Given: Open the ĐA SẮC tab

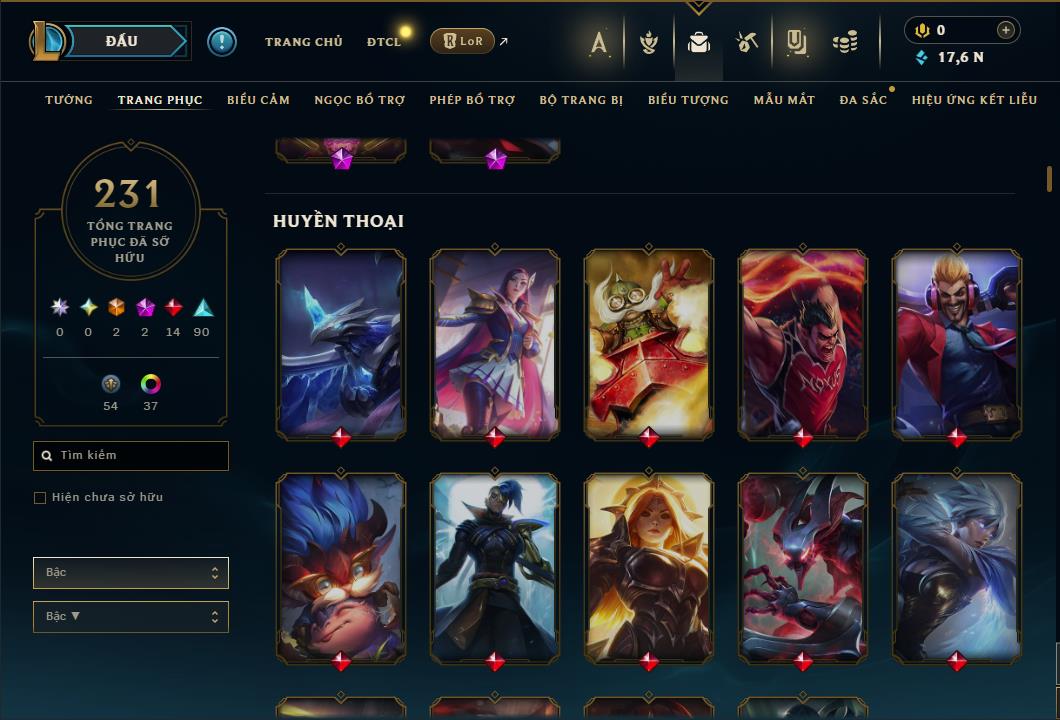Looking at the screenshot, I should coord(863,100).
